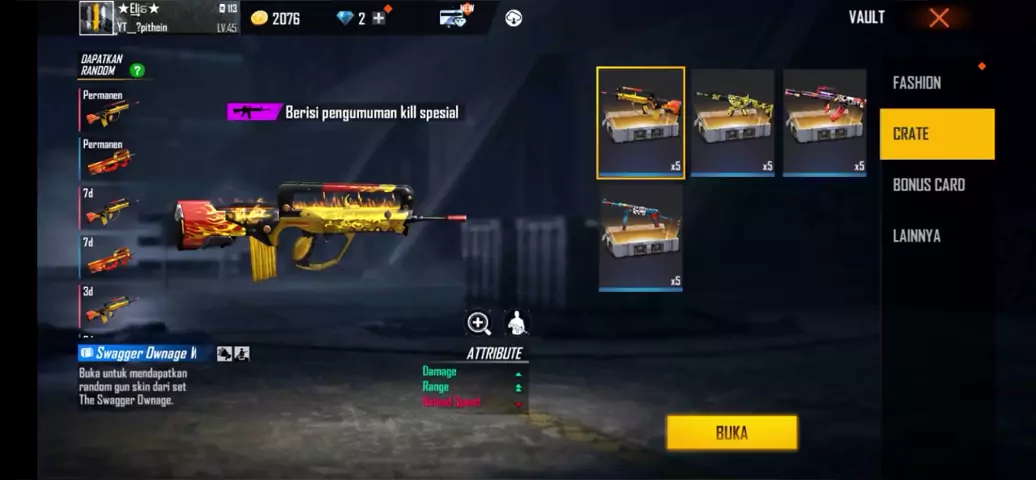Screen dimensions: 1036x480
Task: Add diamonds with the plus button
Action: coord(379,18)
